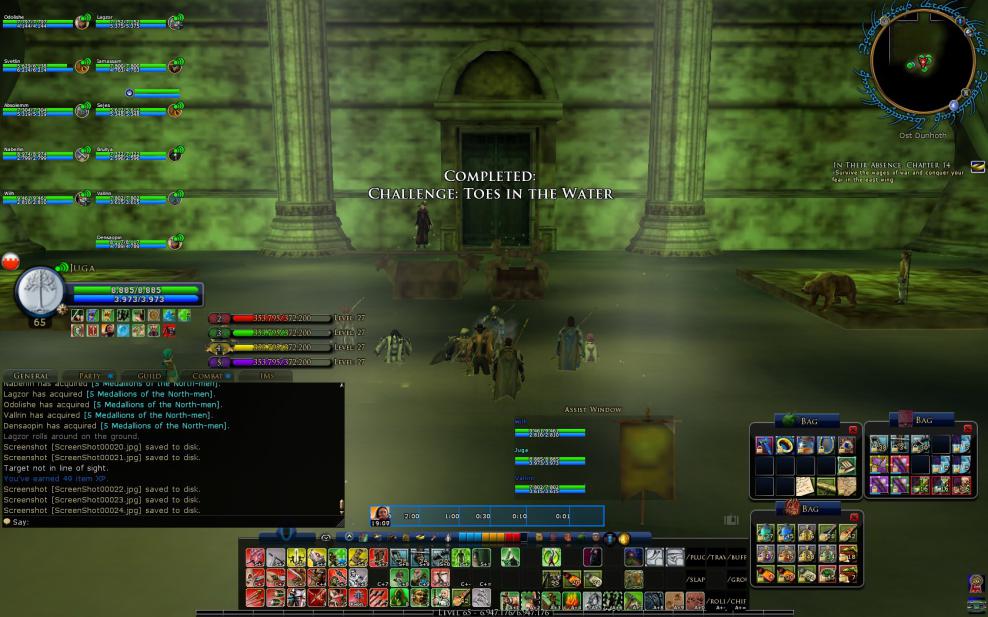
Task: Click the red orb icon above Juga's portrait
Action: [11, 262]
